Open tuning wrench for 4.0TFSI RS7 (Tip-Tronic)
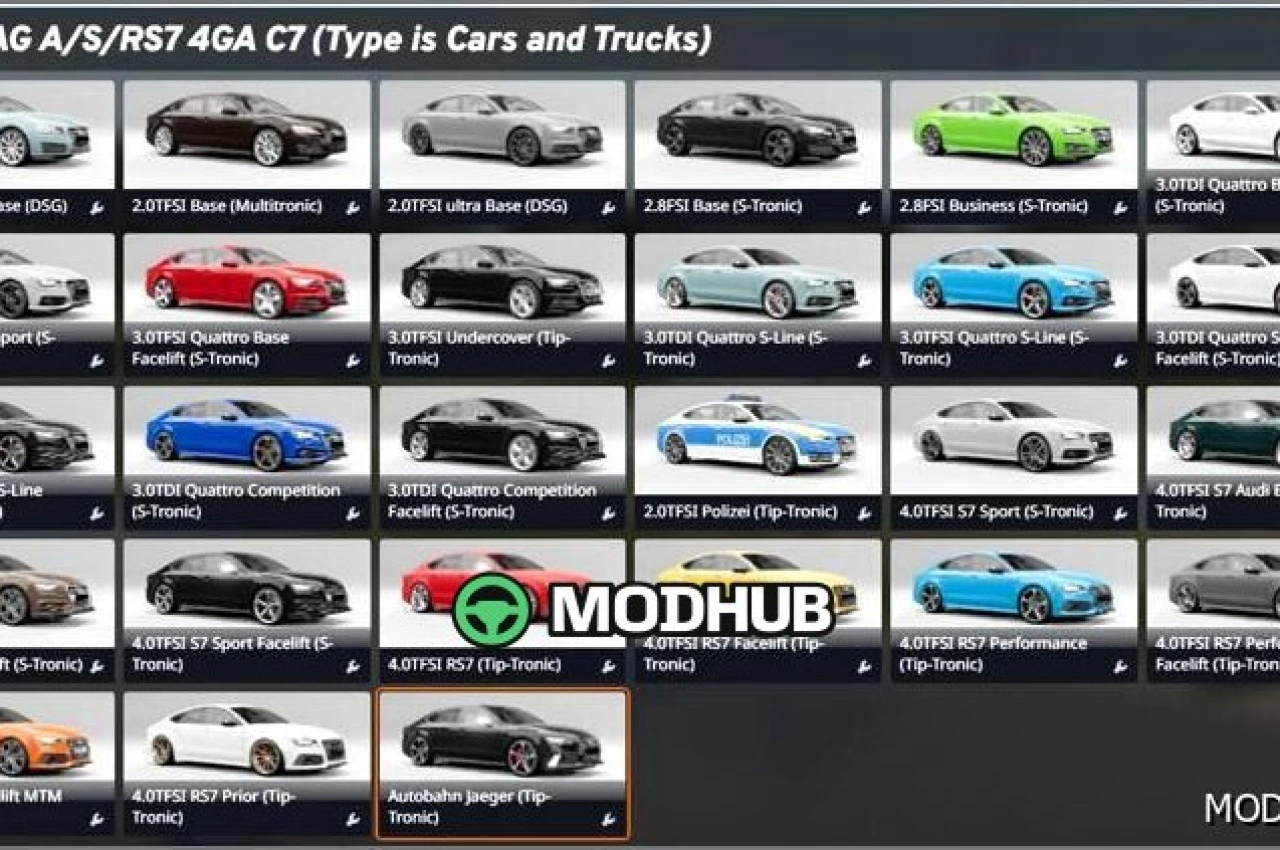Viewport: 1280px width, 850px height. tap(609, 667)
